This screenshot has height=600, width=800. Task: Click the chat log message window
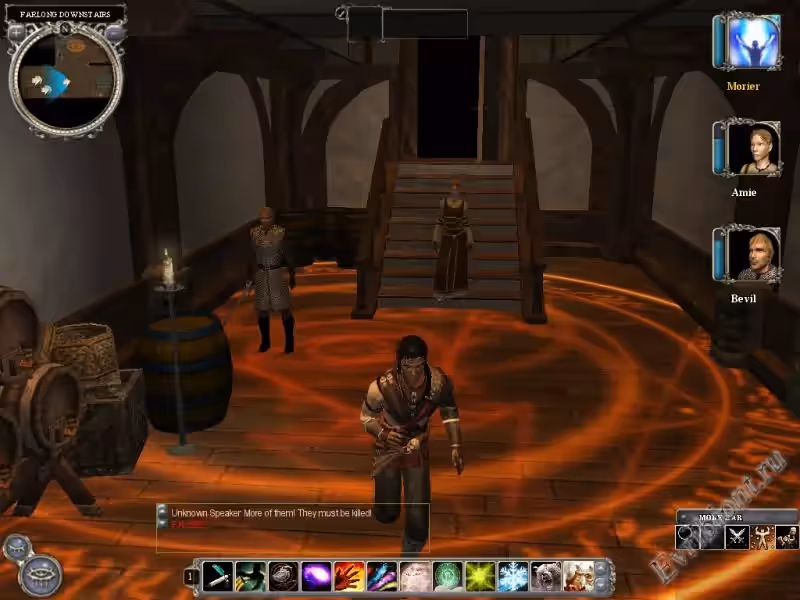point(292,527)
